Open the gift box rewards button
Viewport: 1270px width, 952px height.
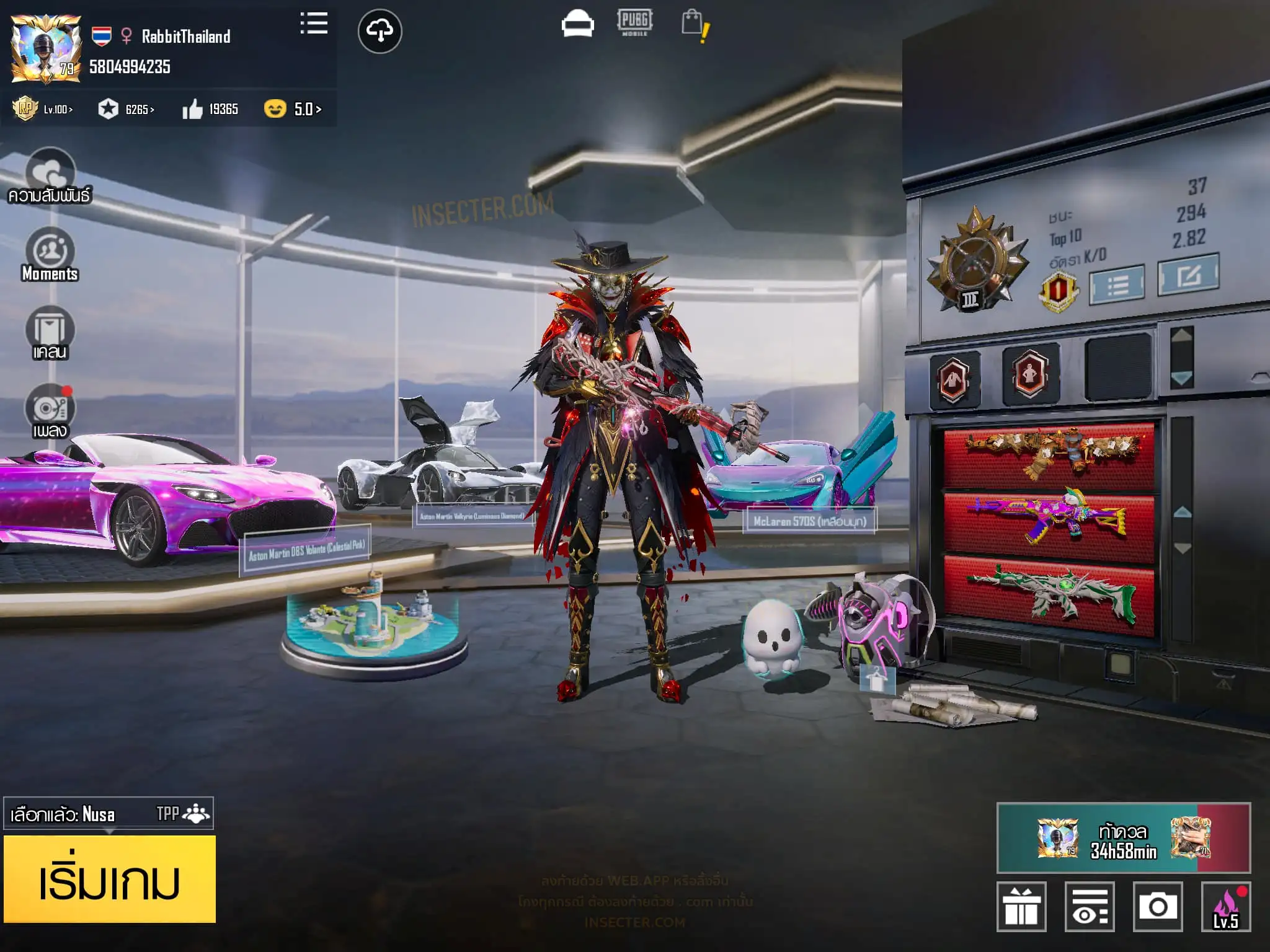tap(1021, 906)
